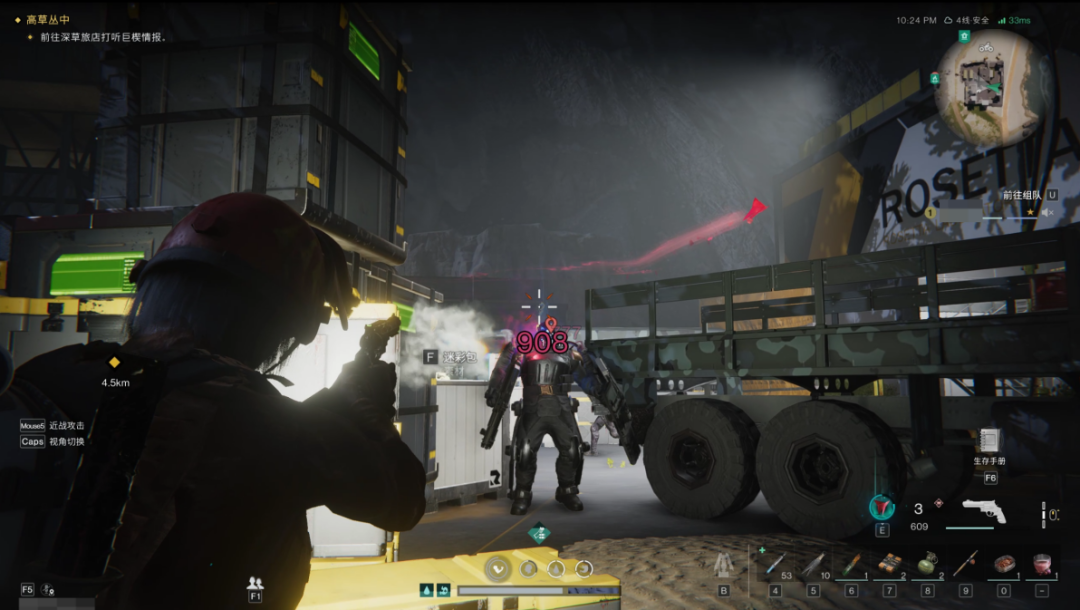Open the team members icon
The height and width of the screenshot is (610, 1080).
255,583
